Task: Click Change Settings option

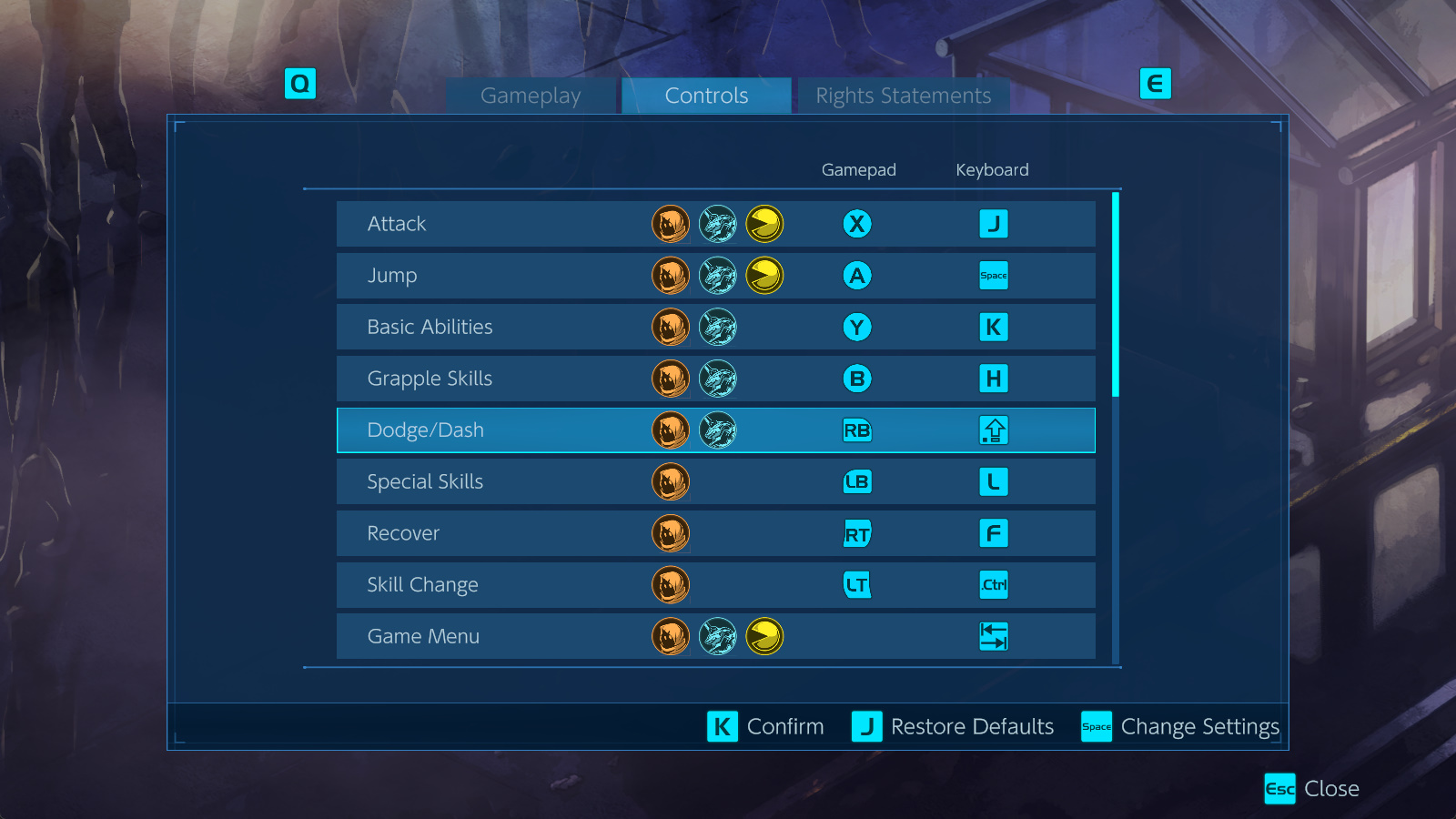Action: 1180,726
